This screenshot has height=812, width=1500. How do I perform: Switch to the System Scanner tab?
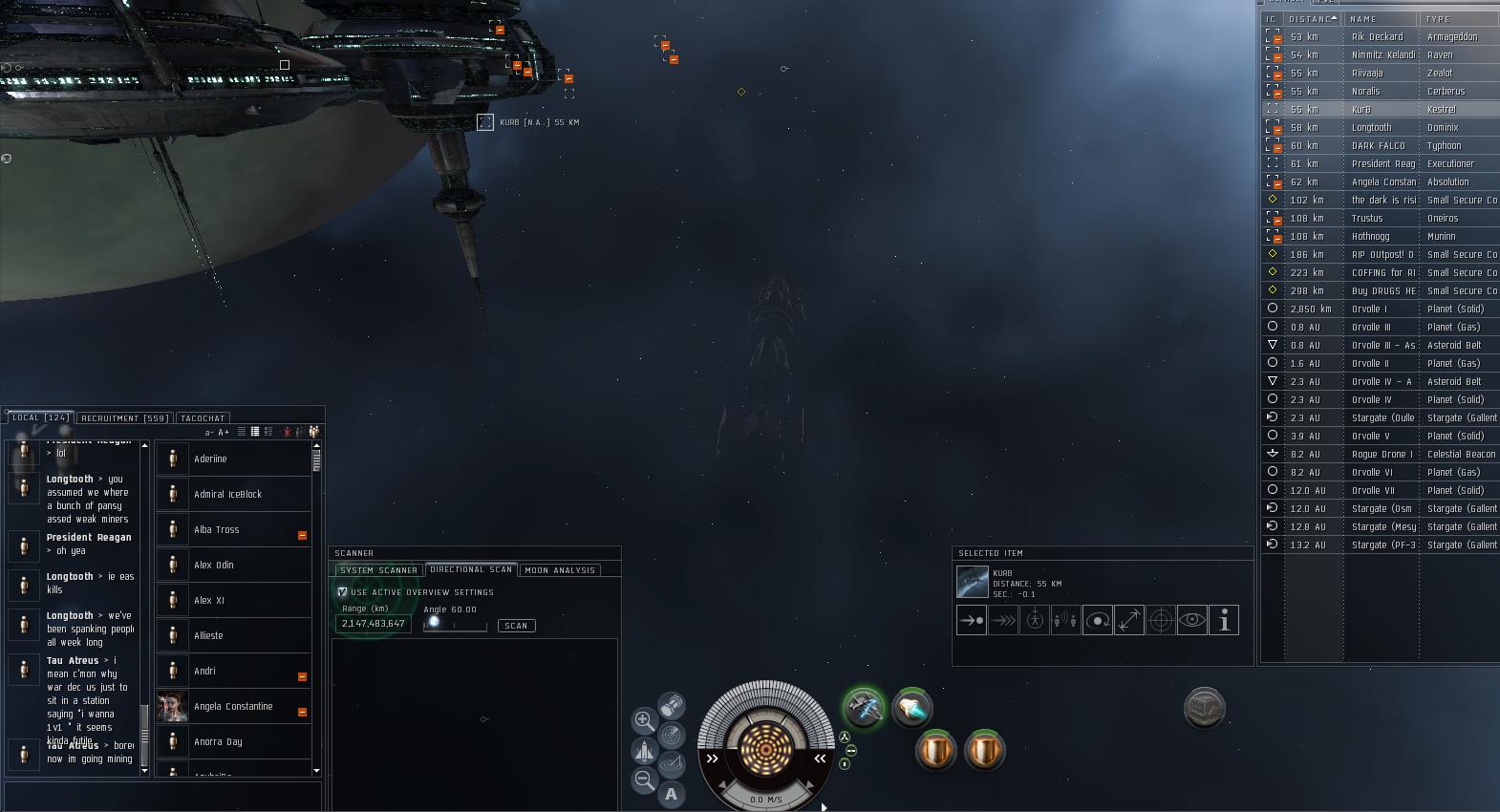point(378,570)
